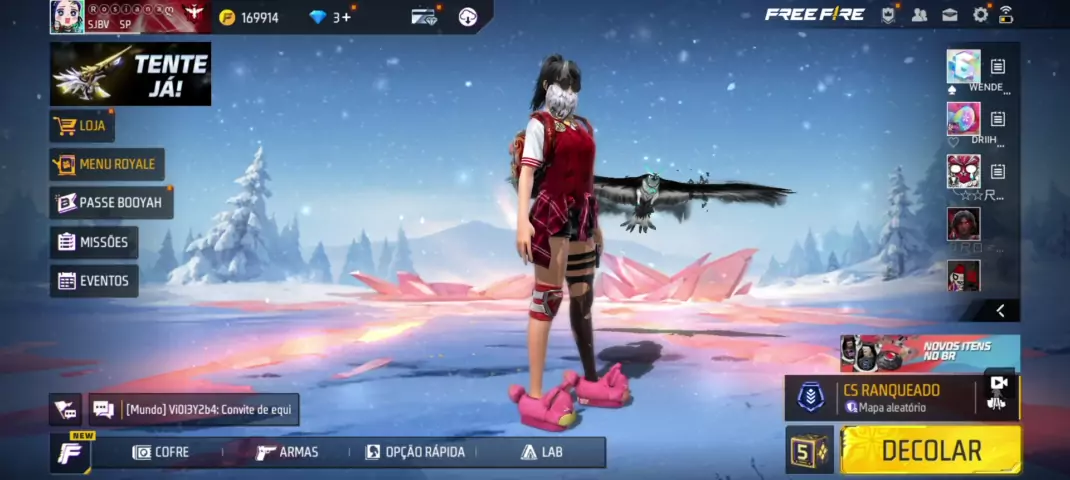
Task: View the NOVOS ITENS NO BR banner
Action: pos(929,353)
